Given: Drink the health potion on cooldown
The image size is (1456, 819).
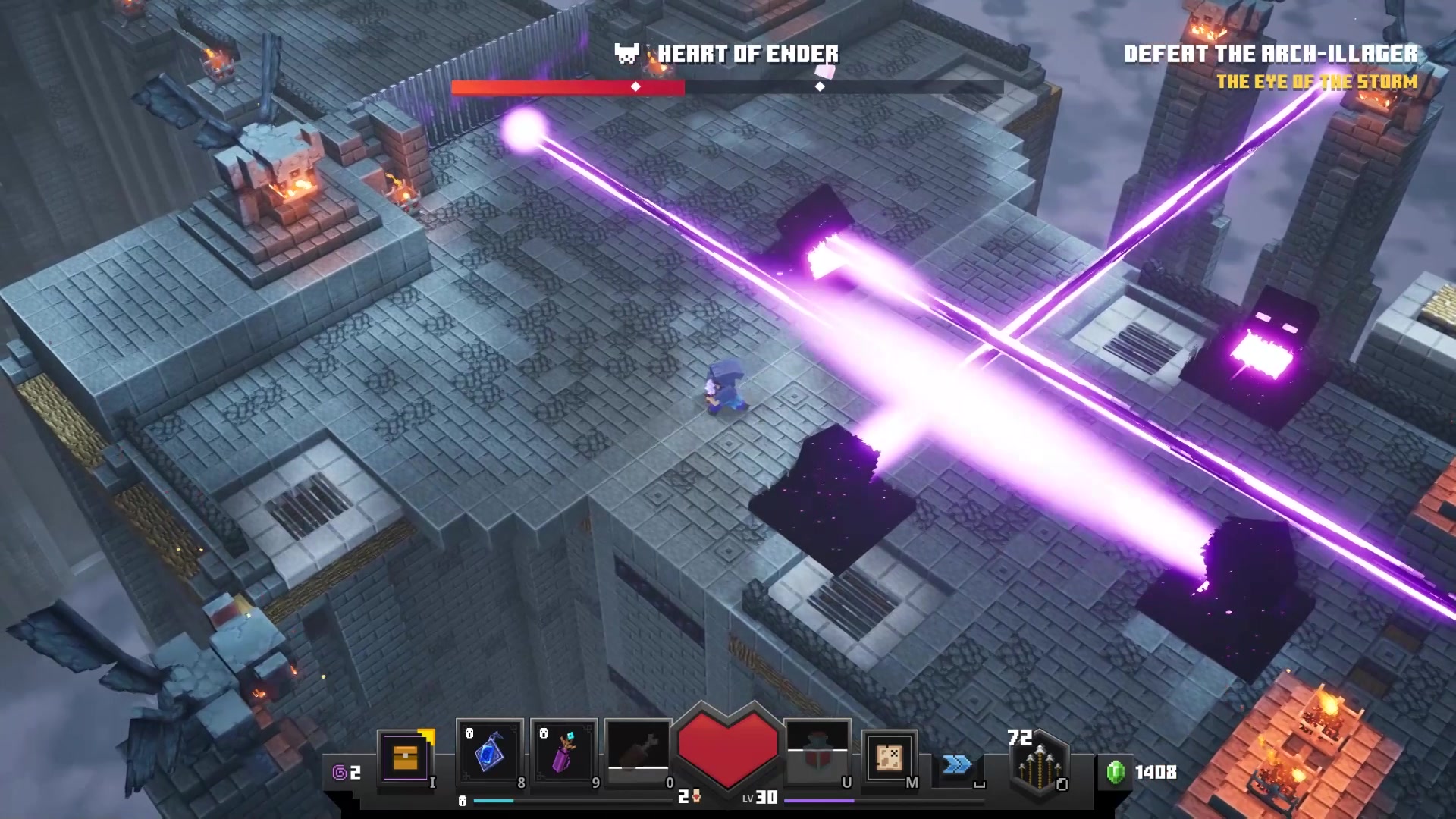Looking at the screenshot, I should point(817,751).
